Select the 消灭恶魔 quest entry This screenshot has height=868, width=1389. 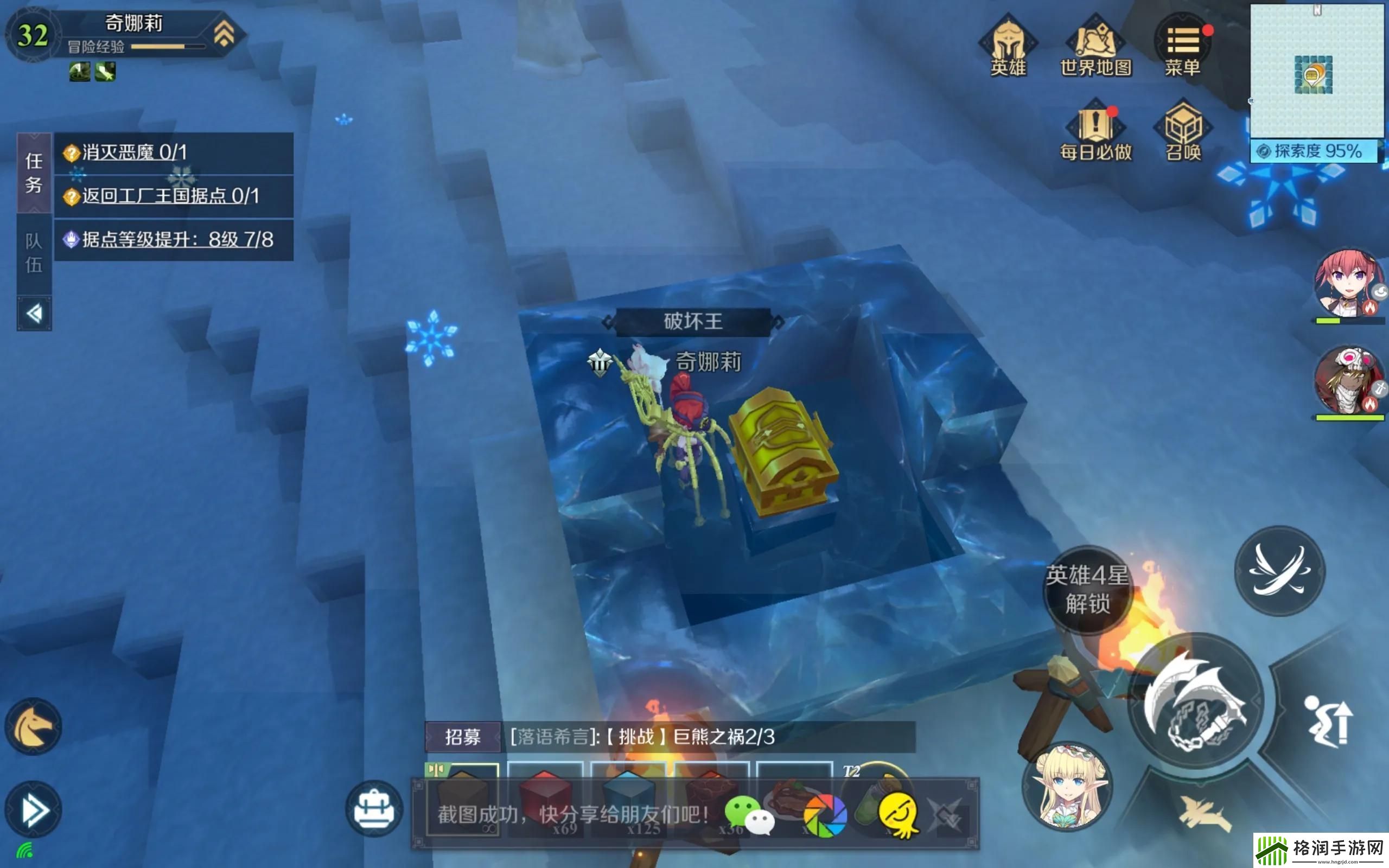pyautogui.click(x=173, y=152)
